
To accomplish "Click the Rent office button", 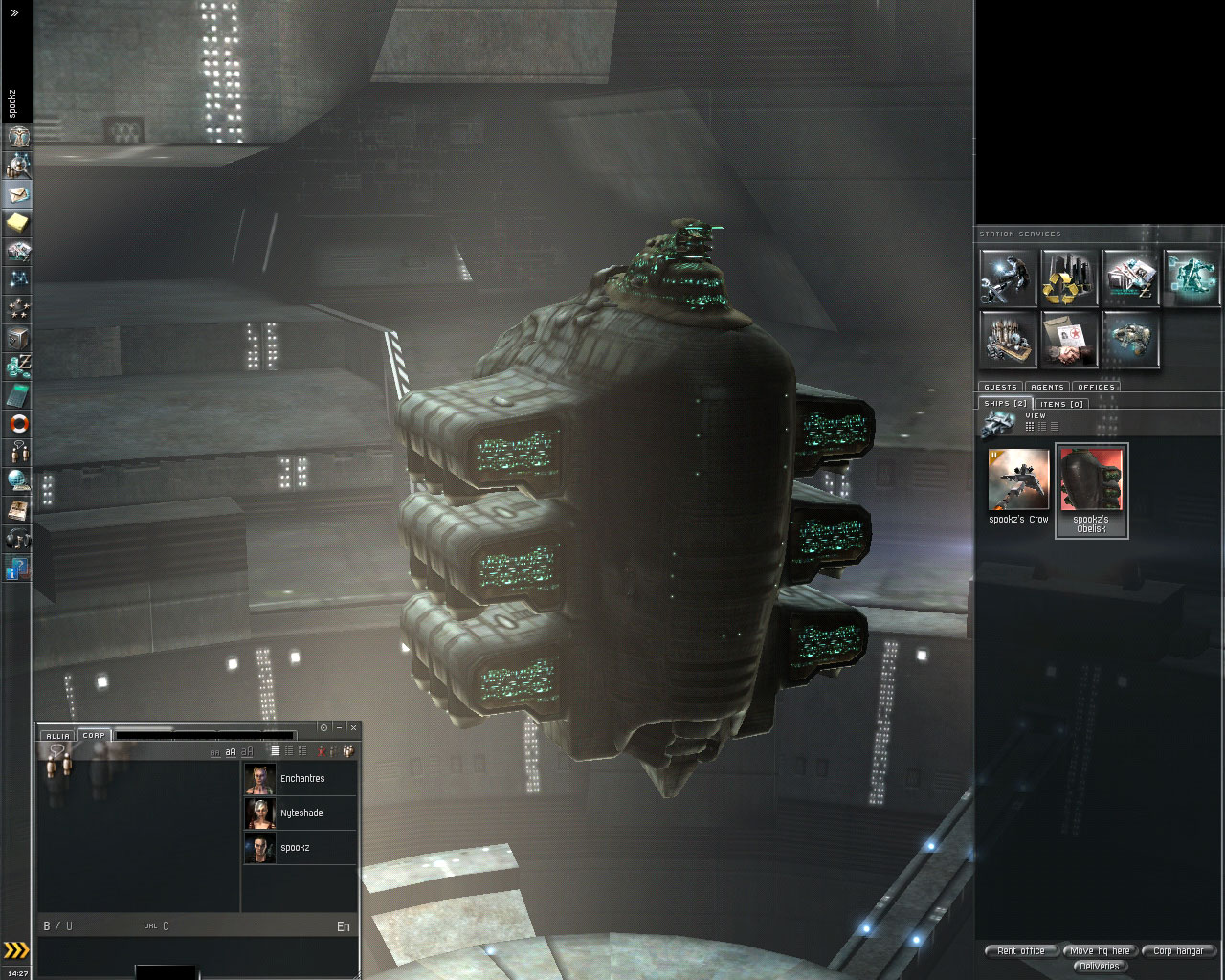I will [x=1021, y=950].
